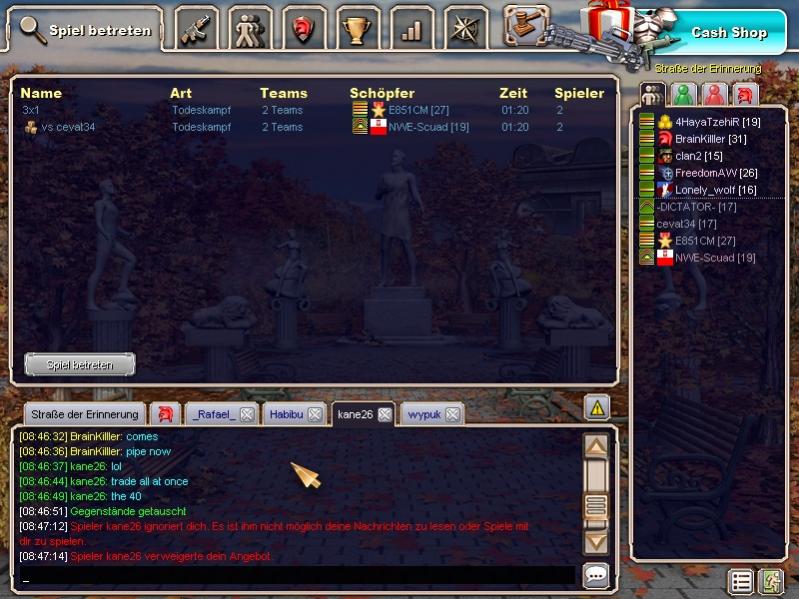The width and height of the screenshot is (799, 599).
Task: Open the Cash Shop
Action: click(x=729, y=32)
